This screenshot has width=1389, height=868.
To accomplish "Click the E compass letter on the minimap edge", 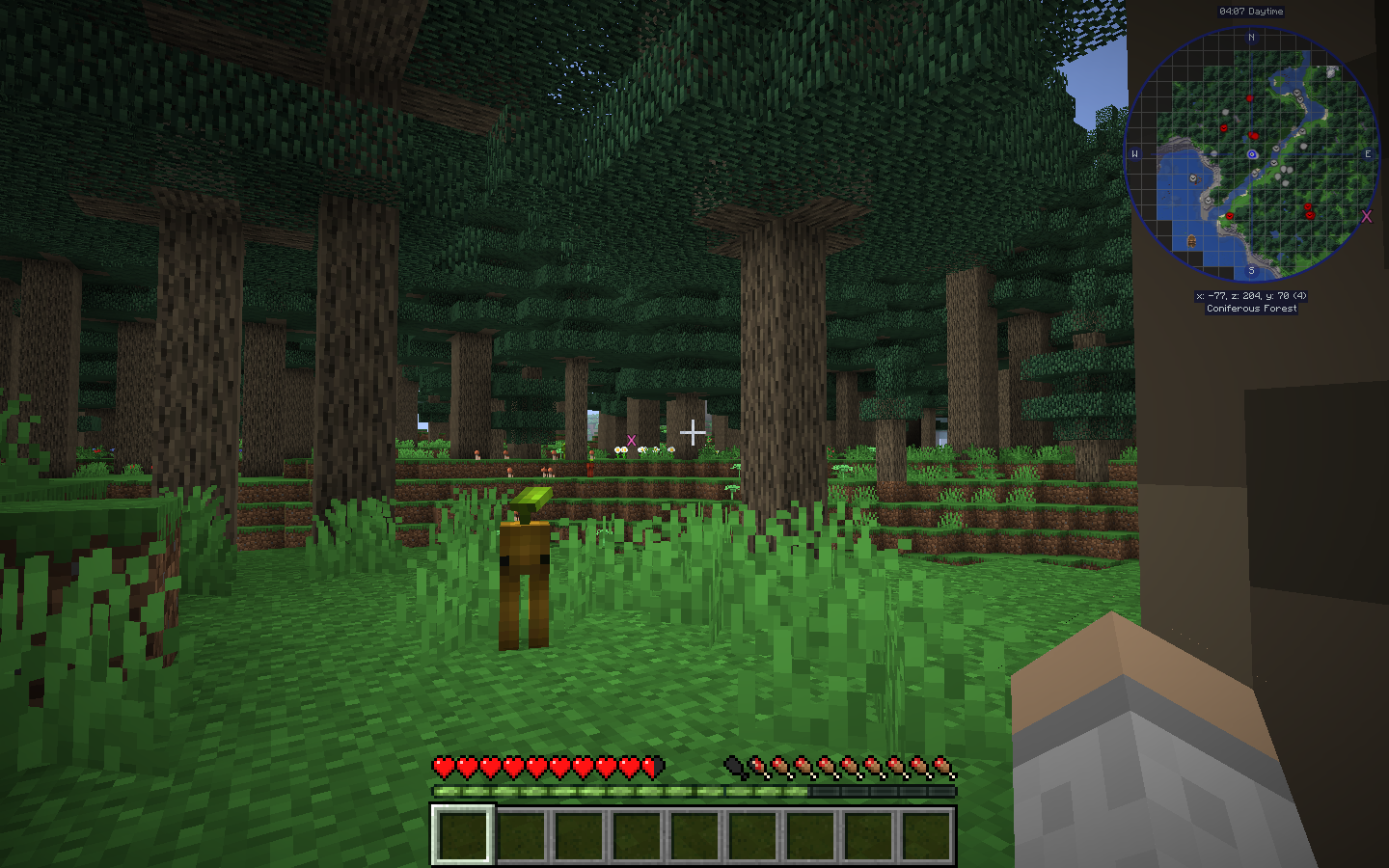I will [x=1368, y=152].
